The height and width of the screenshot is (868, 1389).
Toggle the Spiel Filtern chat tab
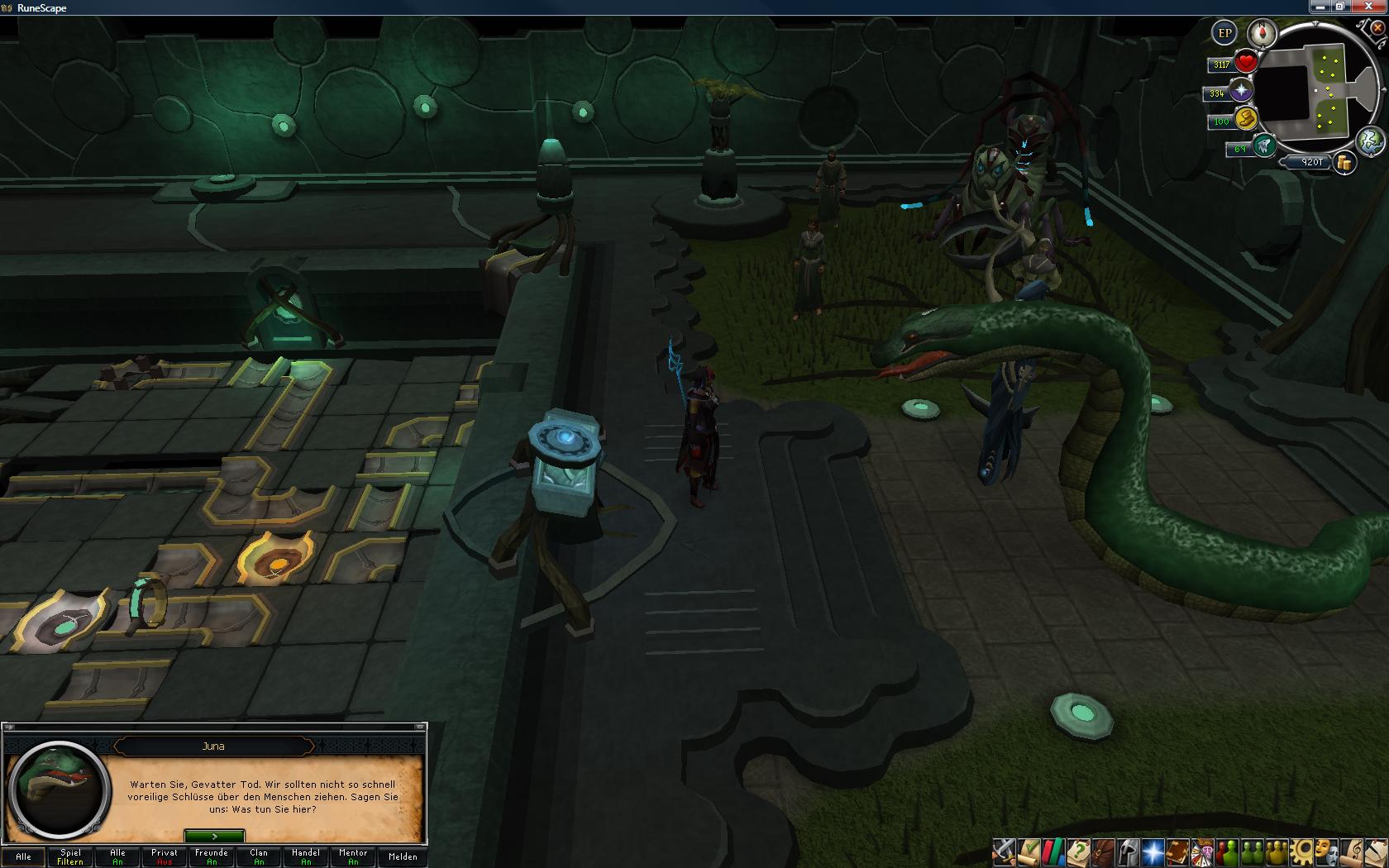pyautogui.click(x=70, y=856)
